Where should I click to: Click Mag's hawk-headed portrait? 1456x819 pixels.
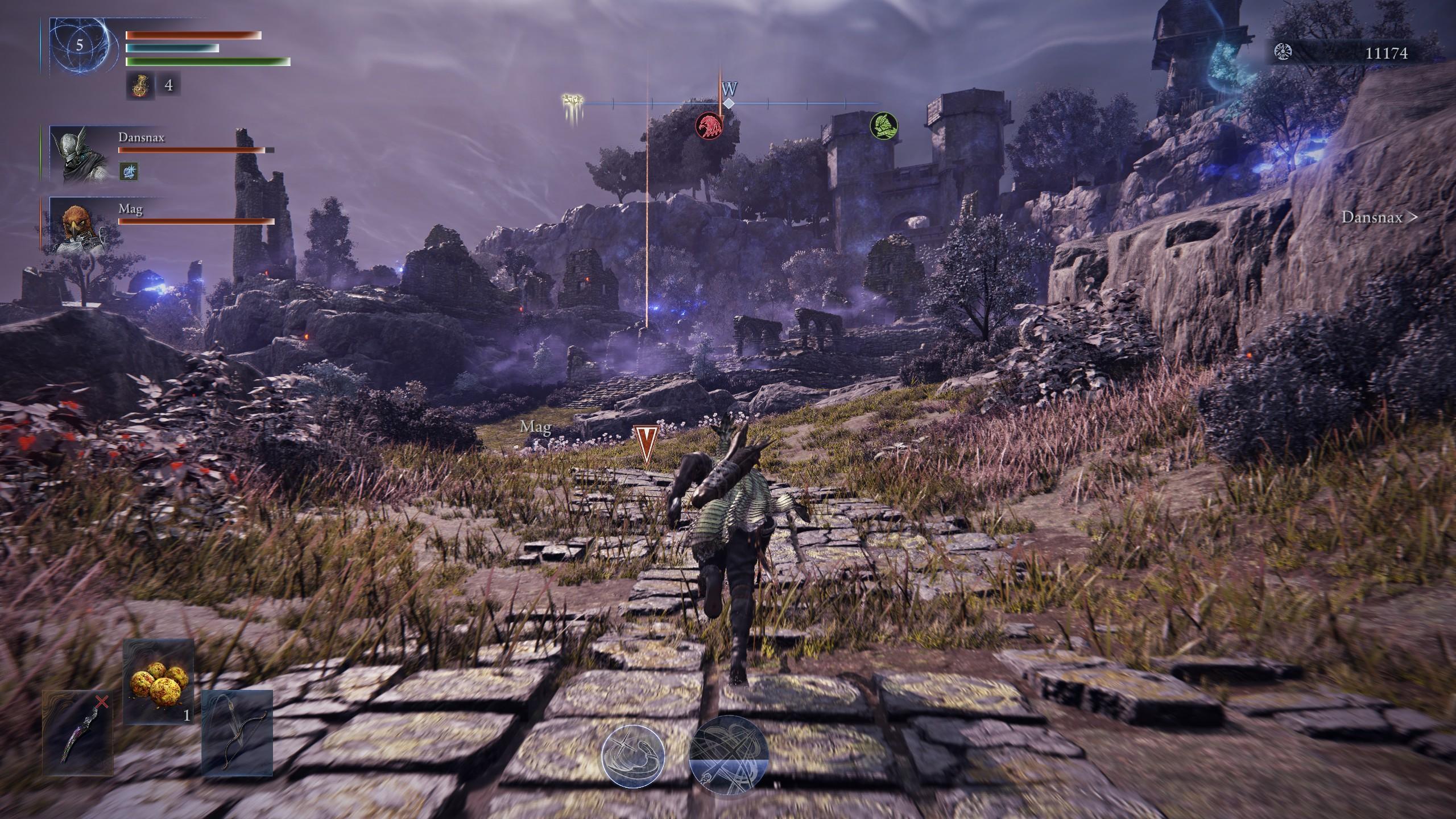click(x=81, y=225)
